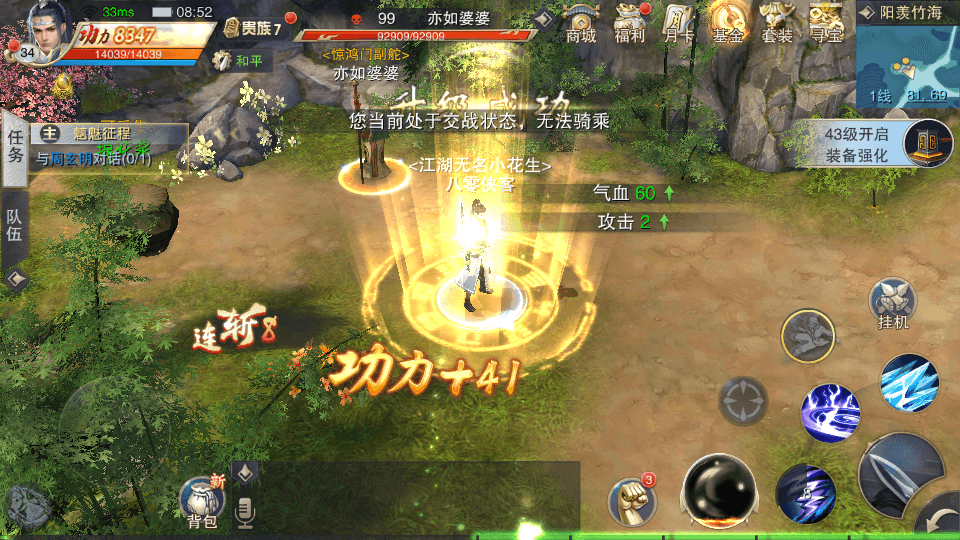Open the 寻宝 treasure hunt icon
960x540 pixels.
point(826,22)
